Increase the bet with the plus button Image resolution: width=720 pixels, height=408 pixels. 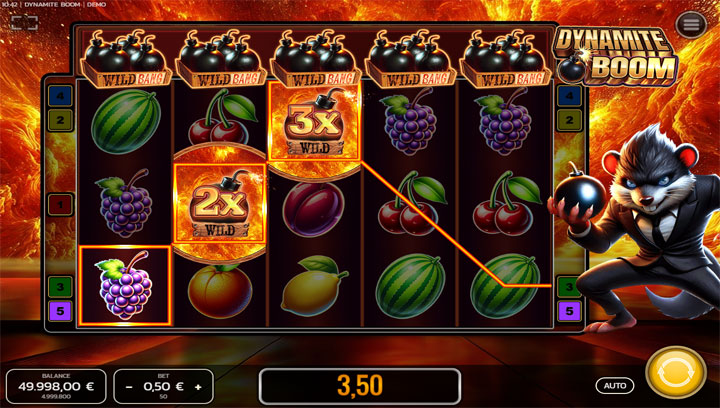coord(198,386)
